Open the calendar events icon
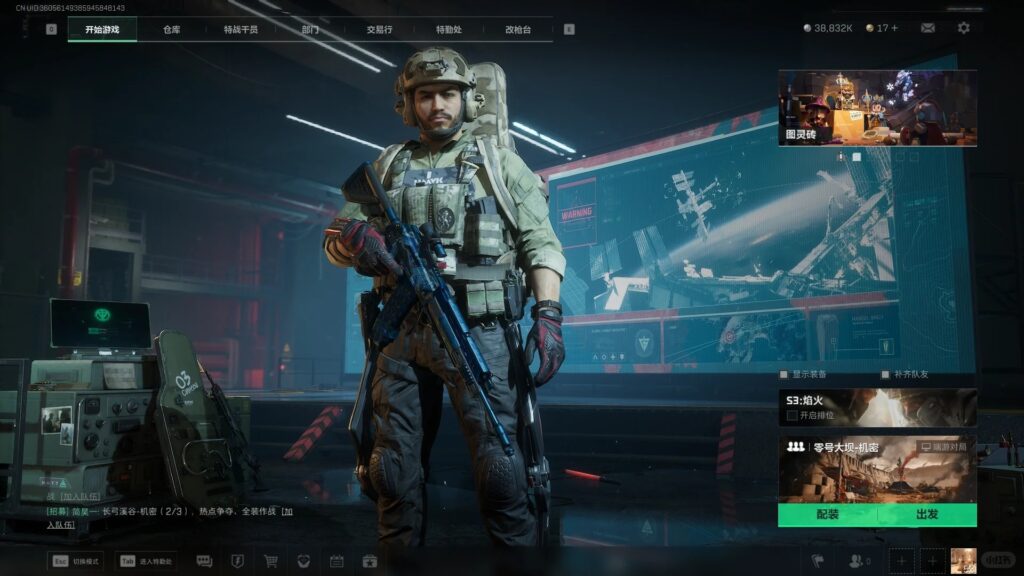The height and width of the screenshot is (576, 1024). (x=336, y=561)
